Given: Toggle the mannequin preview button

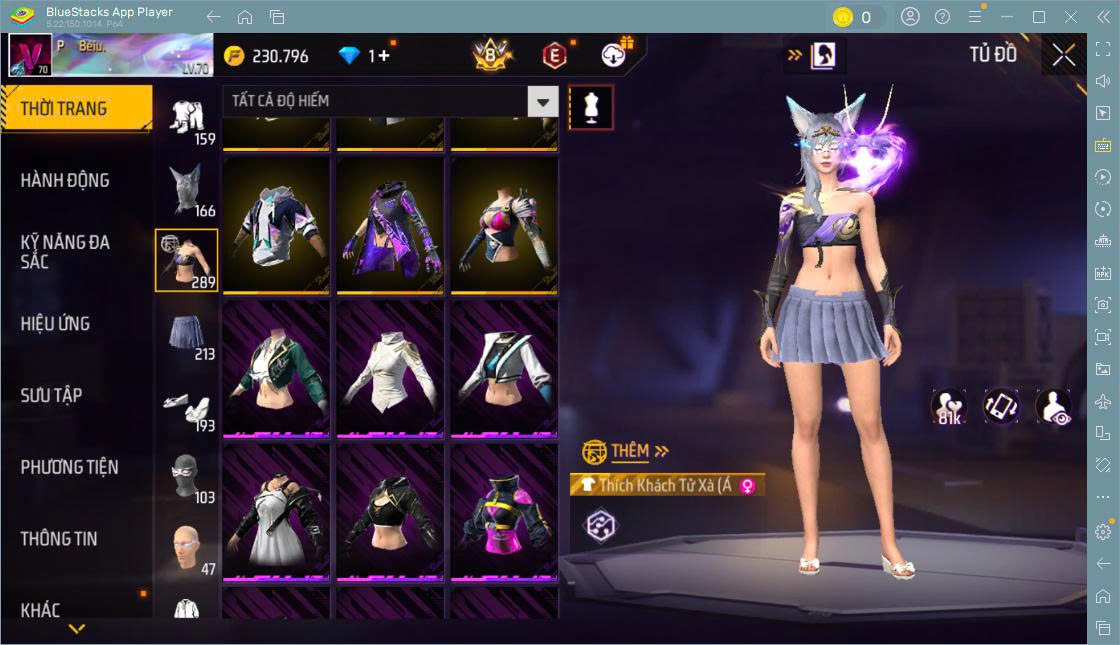Looking at the screenshot, I should (x=591, y=108).
